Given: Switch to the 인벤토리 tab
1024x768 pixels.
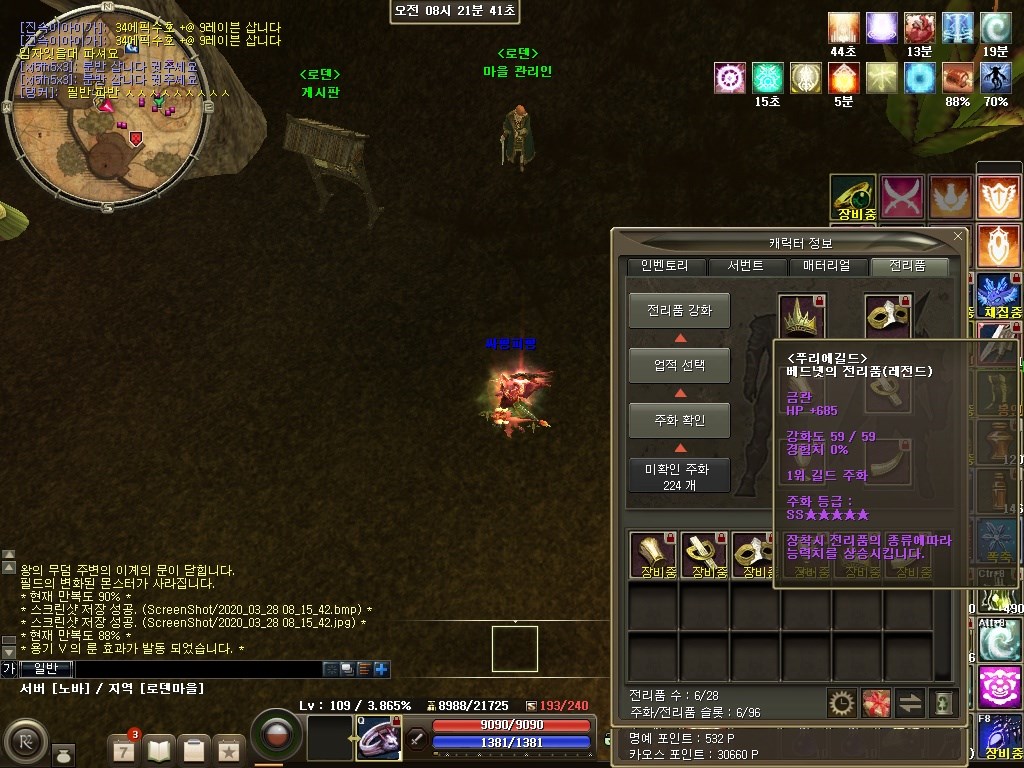Looking at the screenshot, I should (x=665, y=266).
